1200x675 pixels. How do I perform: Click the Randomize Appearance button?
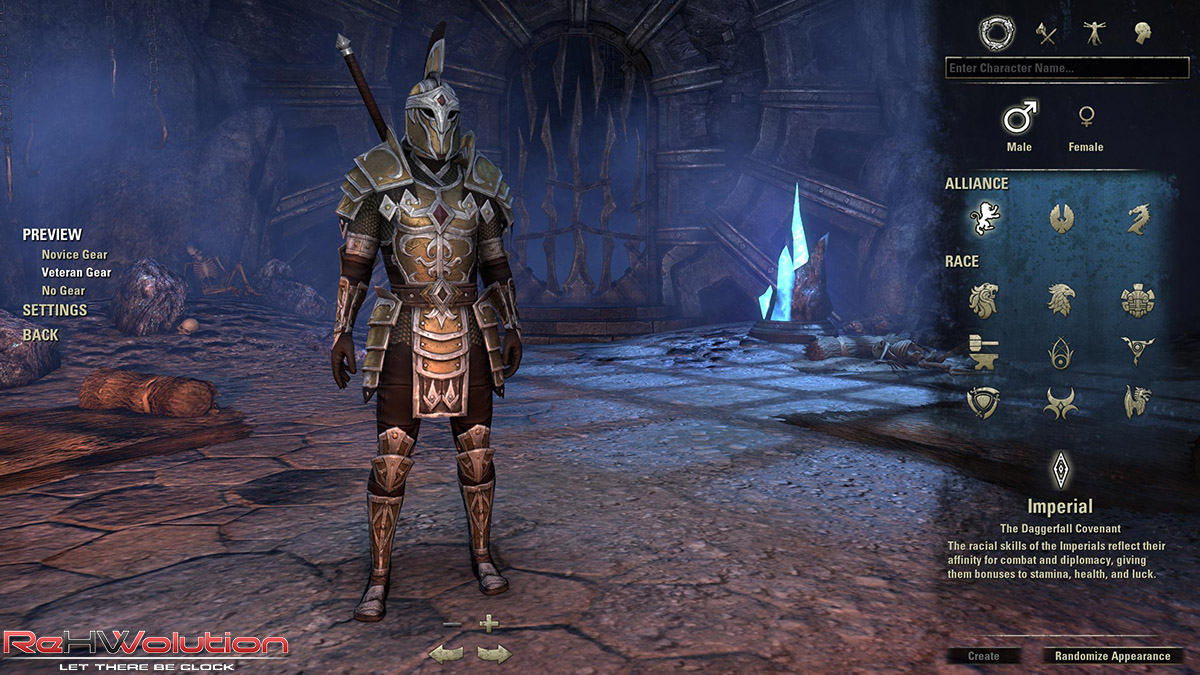click(1112, 656)
